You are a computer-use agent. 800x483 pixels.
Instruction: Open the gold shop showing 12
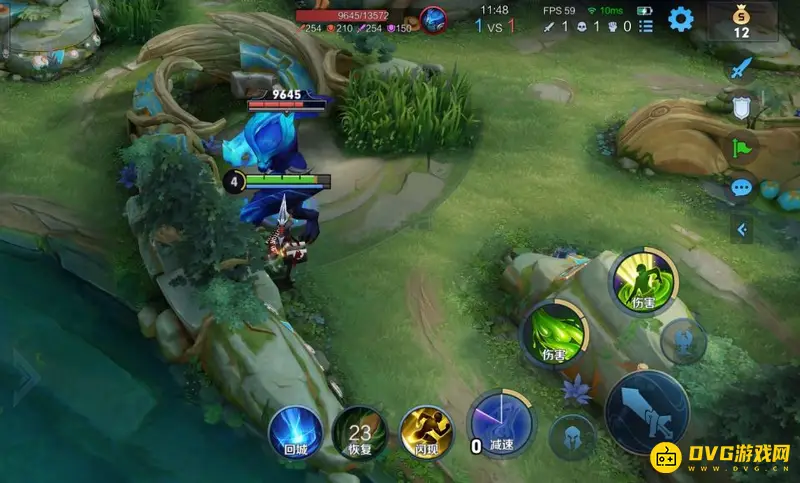coord(741,21)
